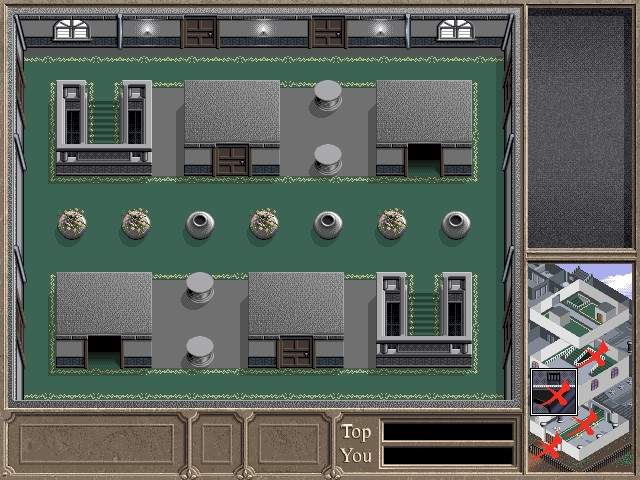The width and height of the screenshot is (640, 480).
Task: Choose the red-crossed floor below the rooftop
Action: coord(596,353)
